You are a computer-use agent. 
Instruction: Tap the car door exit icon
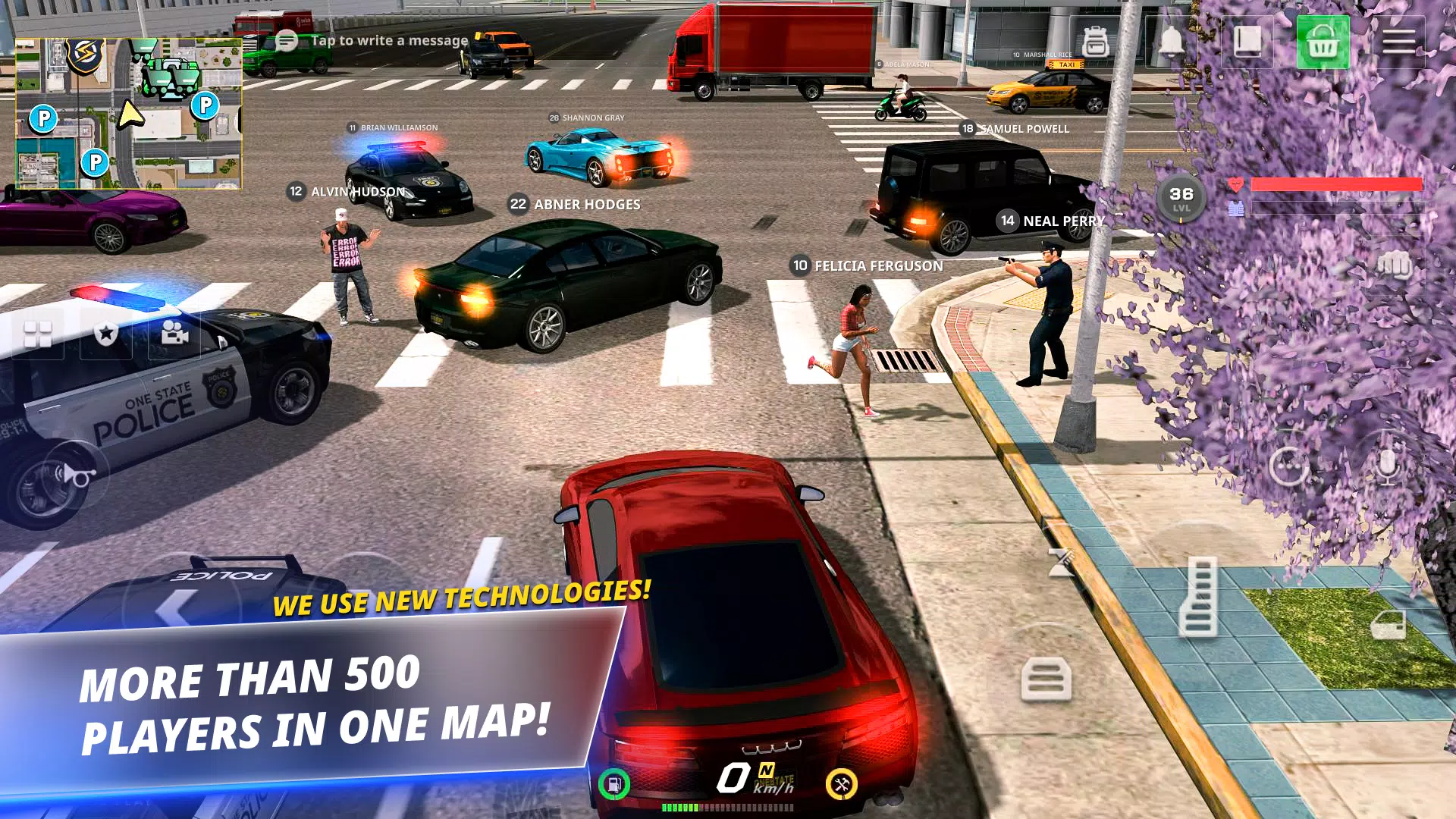click(1389, 625)
